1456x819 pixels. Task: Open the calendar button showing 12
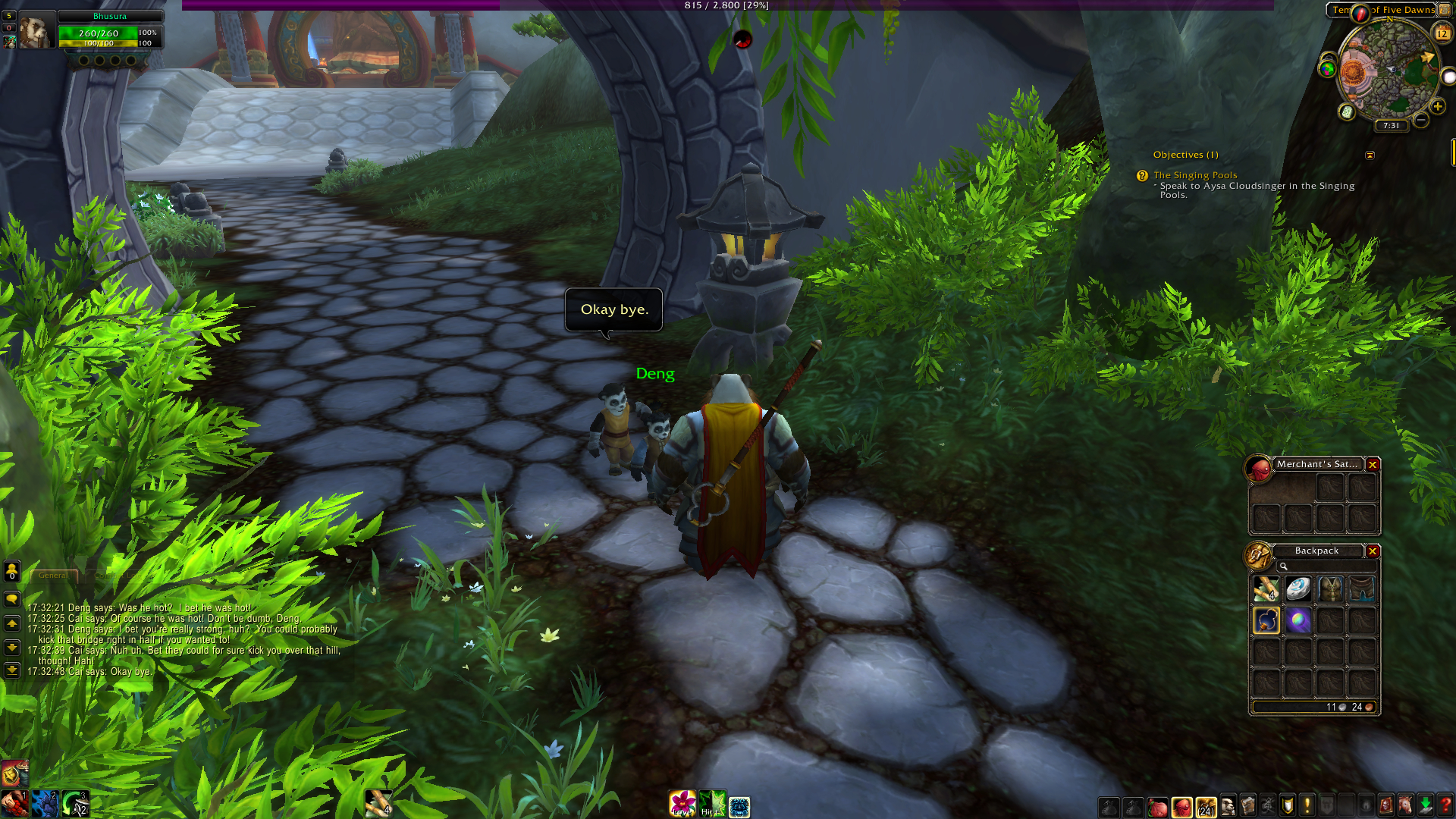click(1442, 33)
